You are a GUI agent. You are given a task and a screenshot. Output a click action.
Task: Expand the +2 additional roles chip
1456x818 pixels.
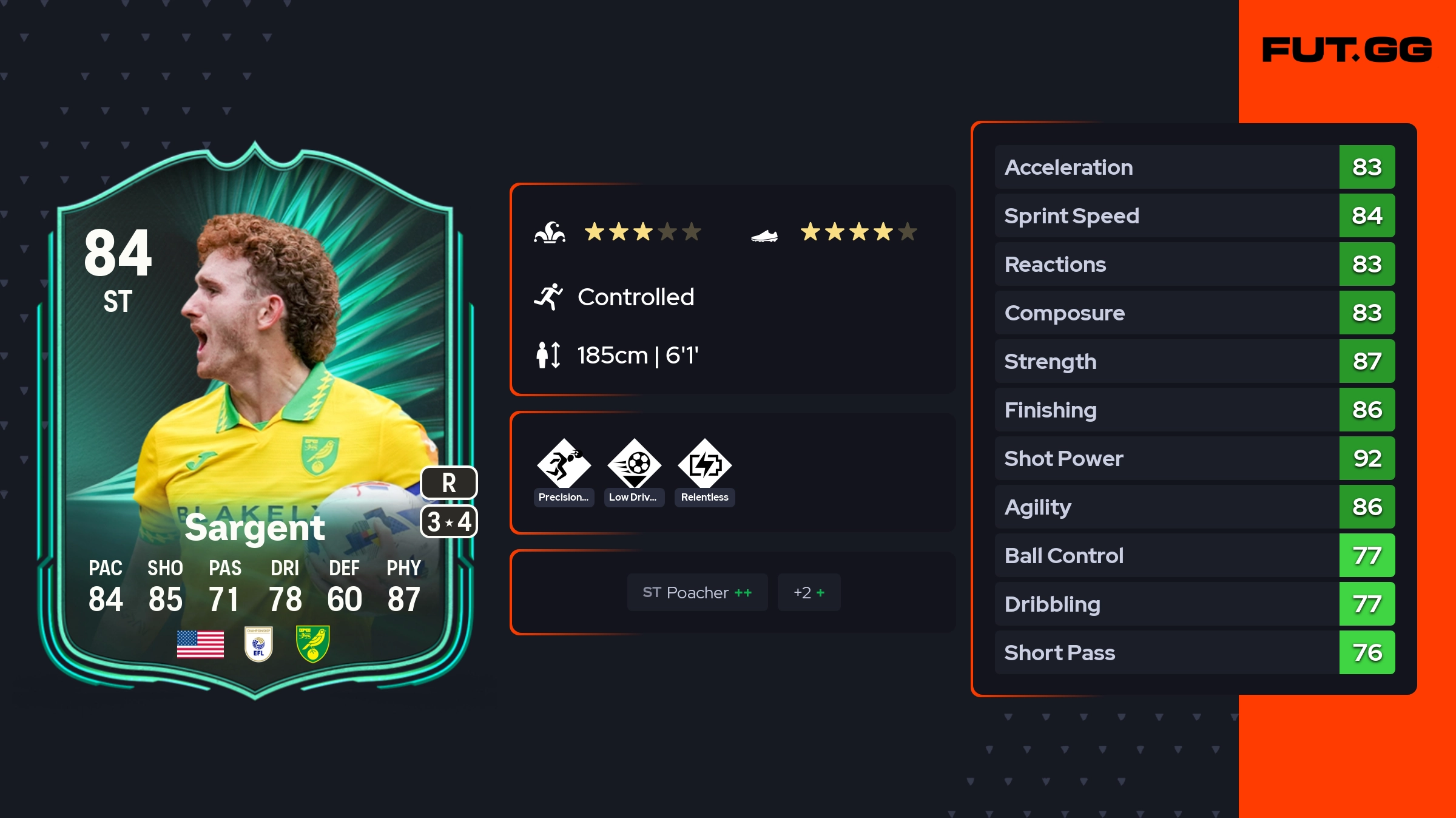809,592
